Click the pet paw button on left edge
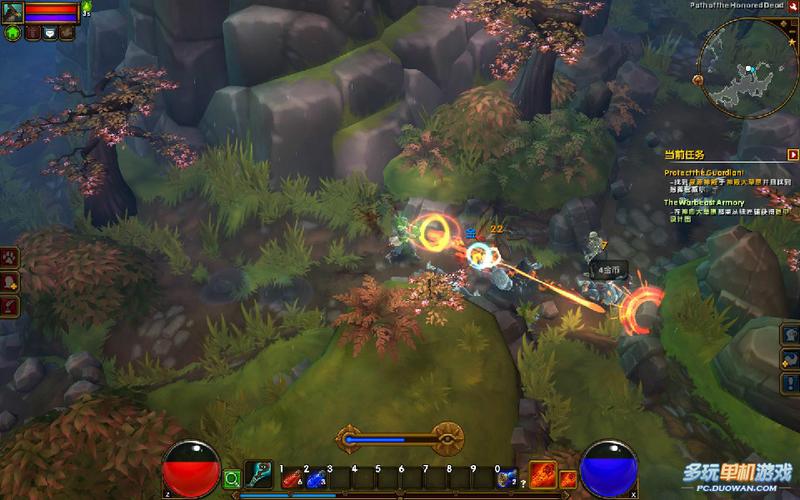This screenshot has width=800, height=500. [10, 257]
